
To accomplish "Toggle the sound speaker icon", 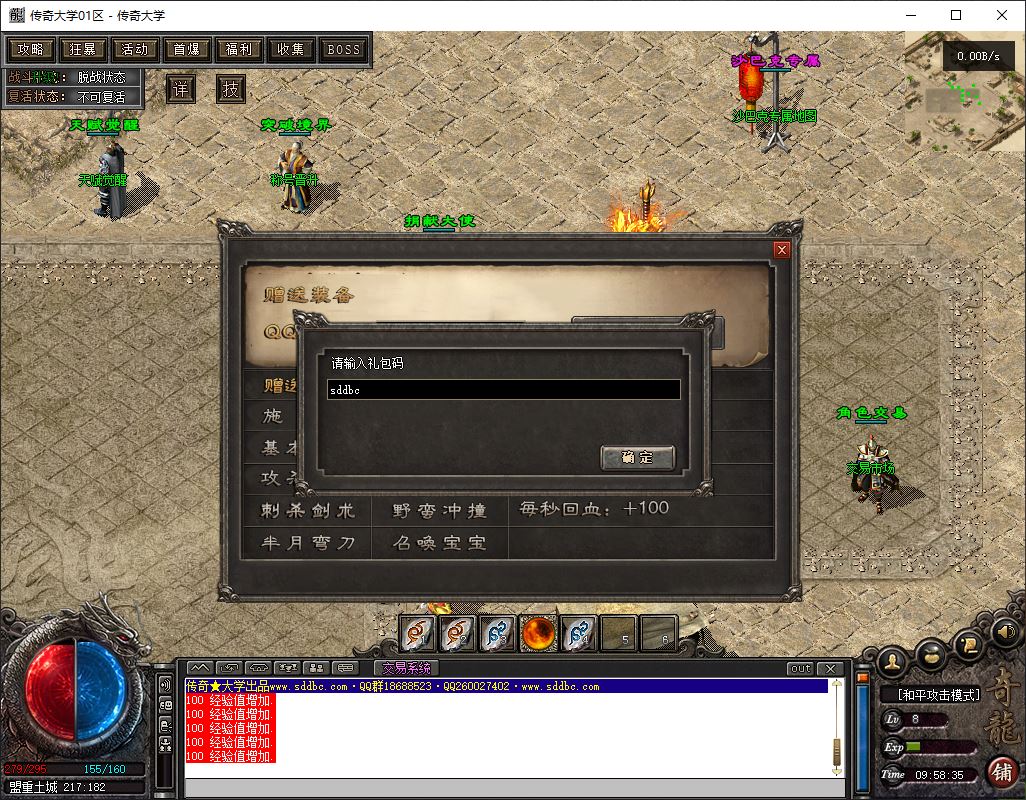I will 1003,631.
